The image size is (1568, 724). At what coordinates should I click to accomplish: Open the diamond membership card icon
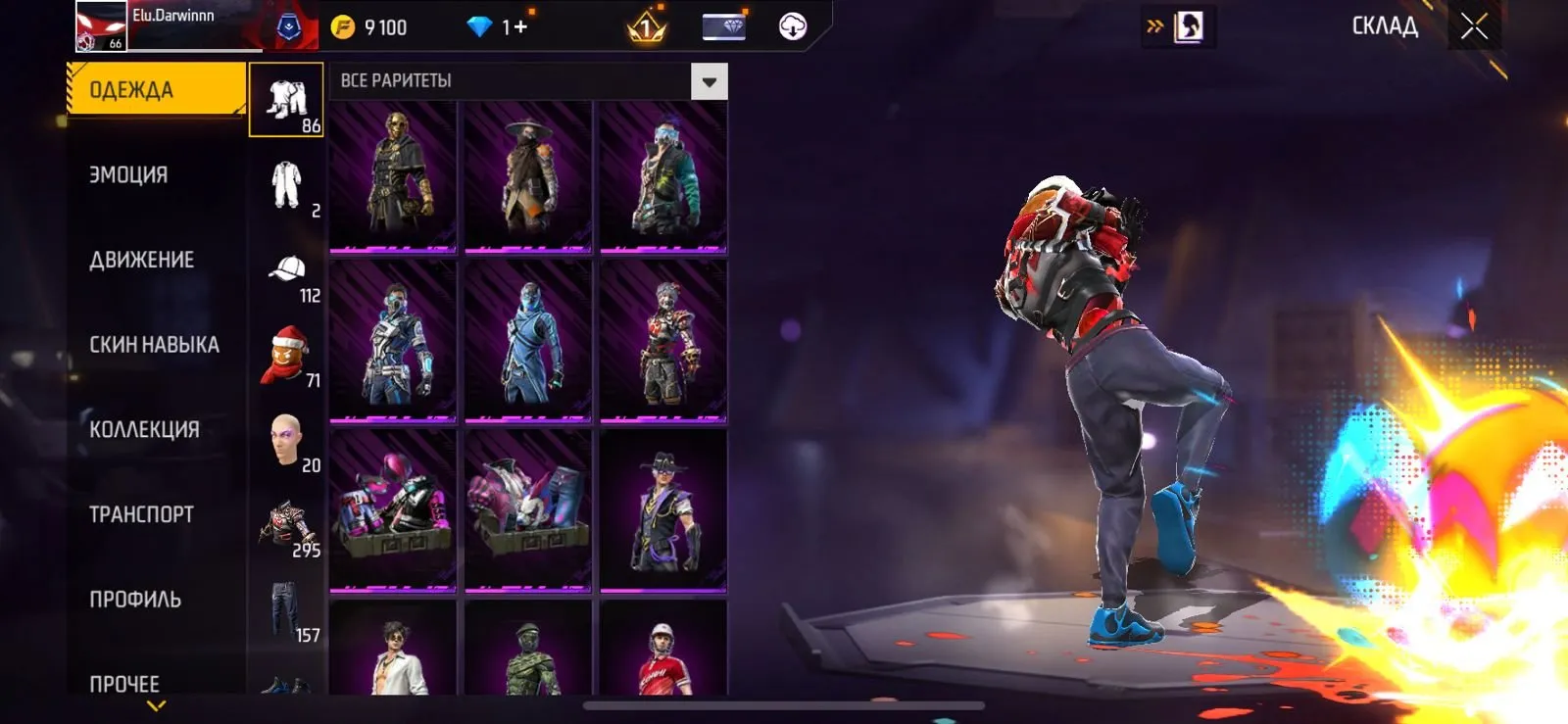point(722,25)
